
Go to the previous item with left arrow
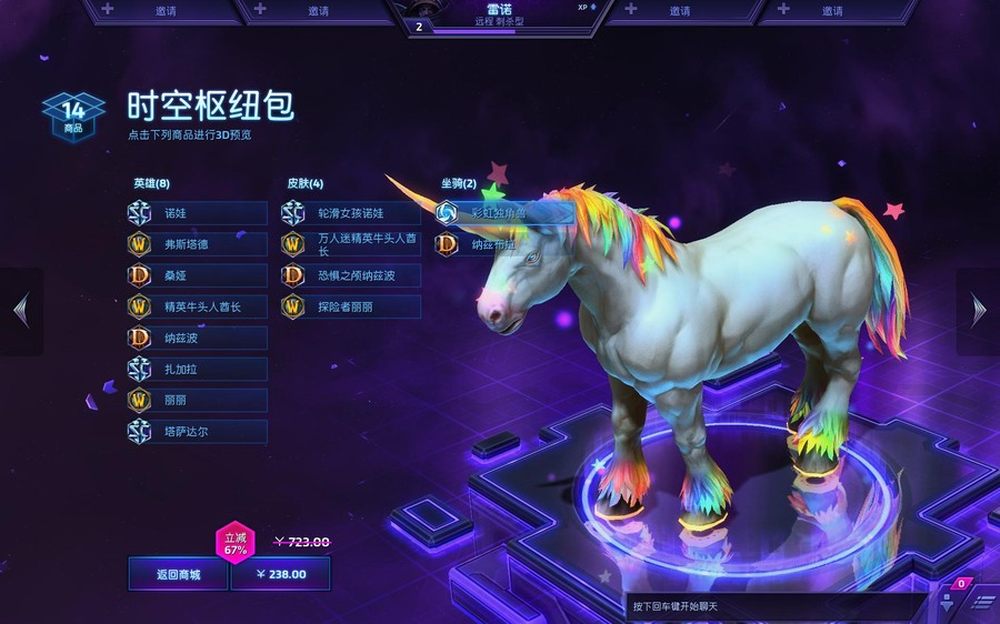(21, 311)
